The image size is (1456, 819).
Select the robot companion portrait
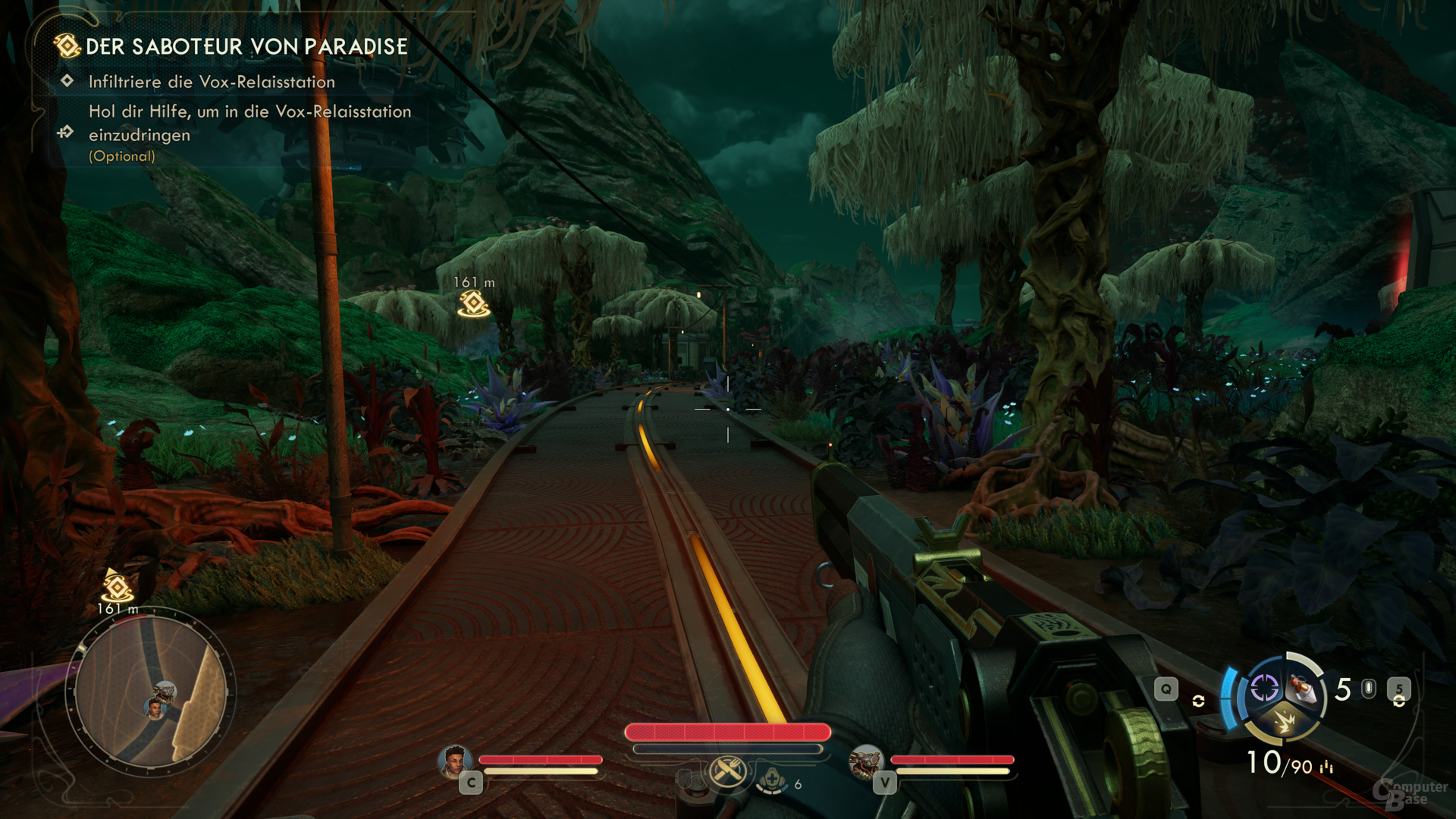tap(865, 761)
